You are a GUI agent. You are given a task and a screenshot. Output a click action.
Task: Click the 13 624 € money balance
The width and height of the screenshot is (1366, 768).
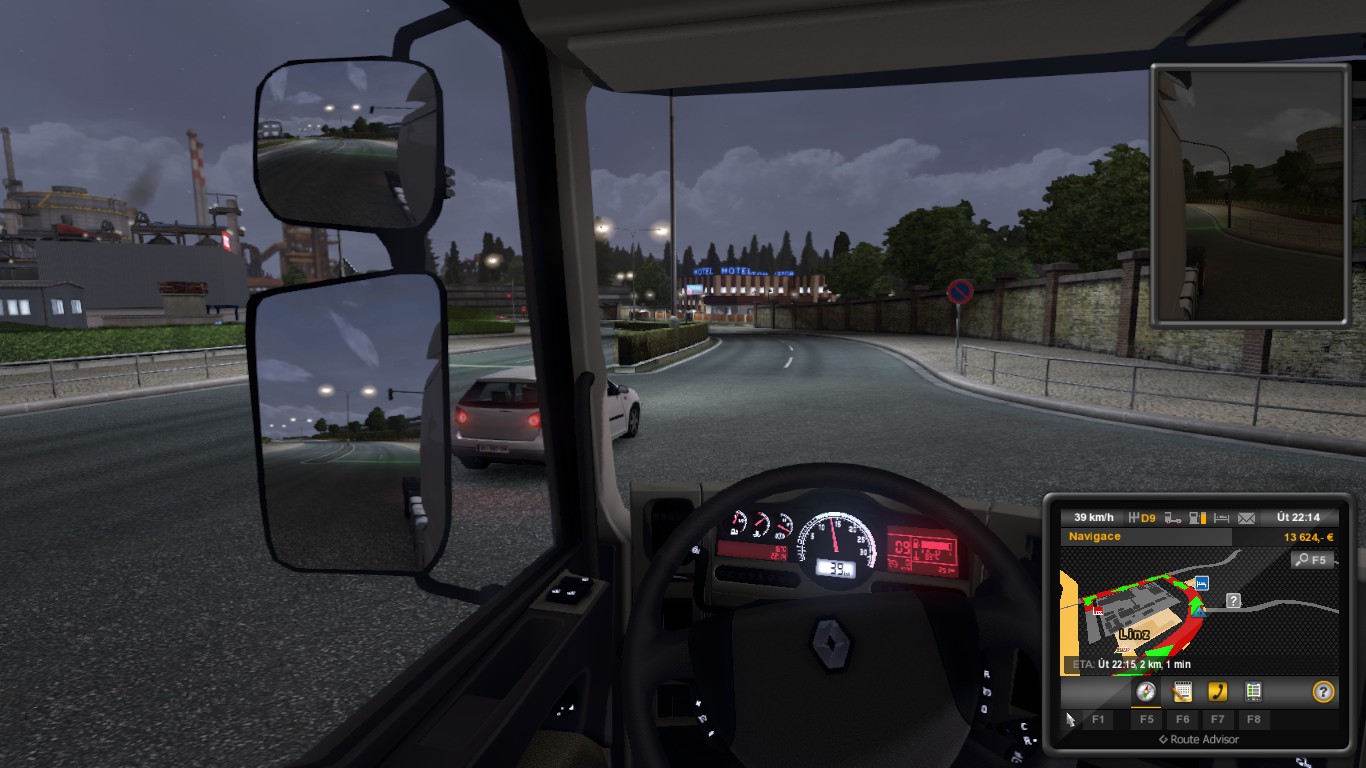pos(1310,536)
